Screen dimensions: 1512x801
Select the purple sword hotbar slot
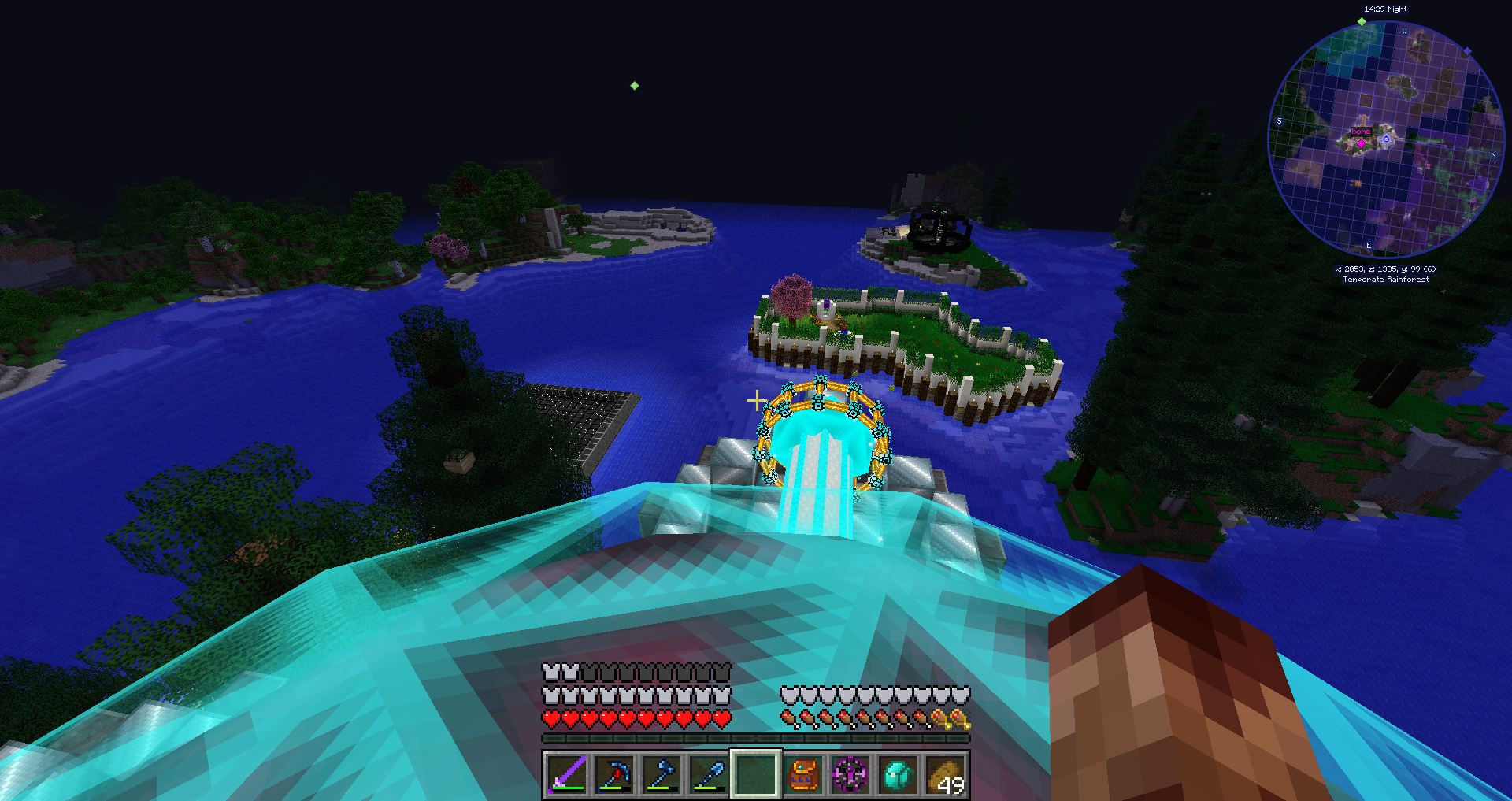point(567,774)
